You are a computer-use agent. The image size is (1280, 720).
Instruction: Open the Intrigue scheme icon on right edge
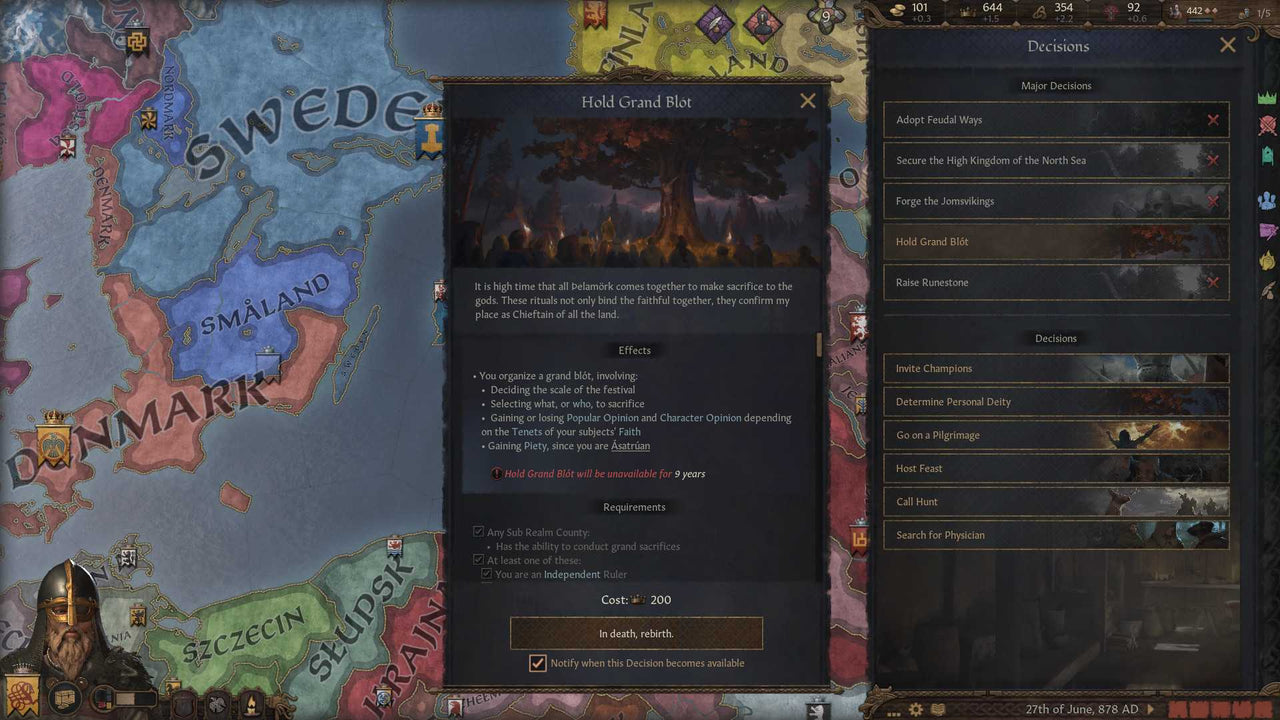click(x=1268, y=230)
